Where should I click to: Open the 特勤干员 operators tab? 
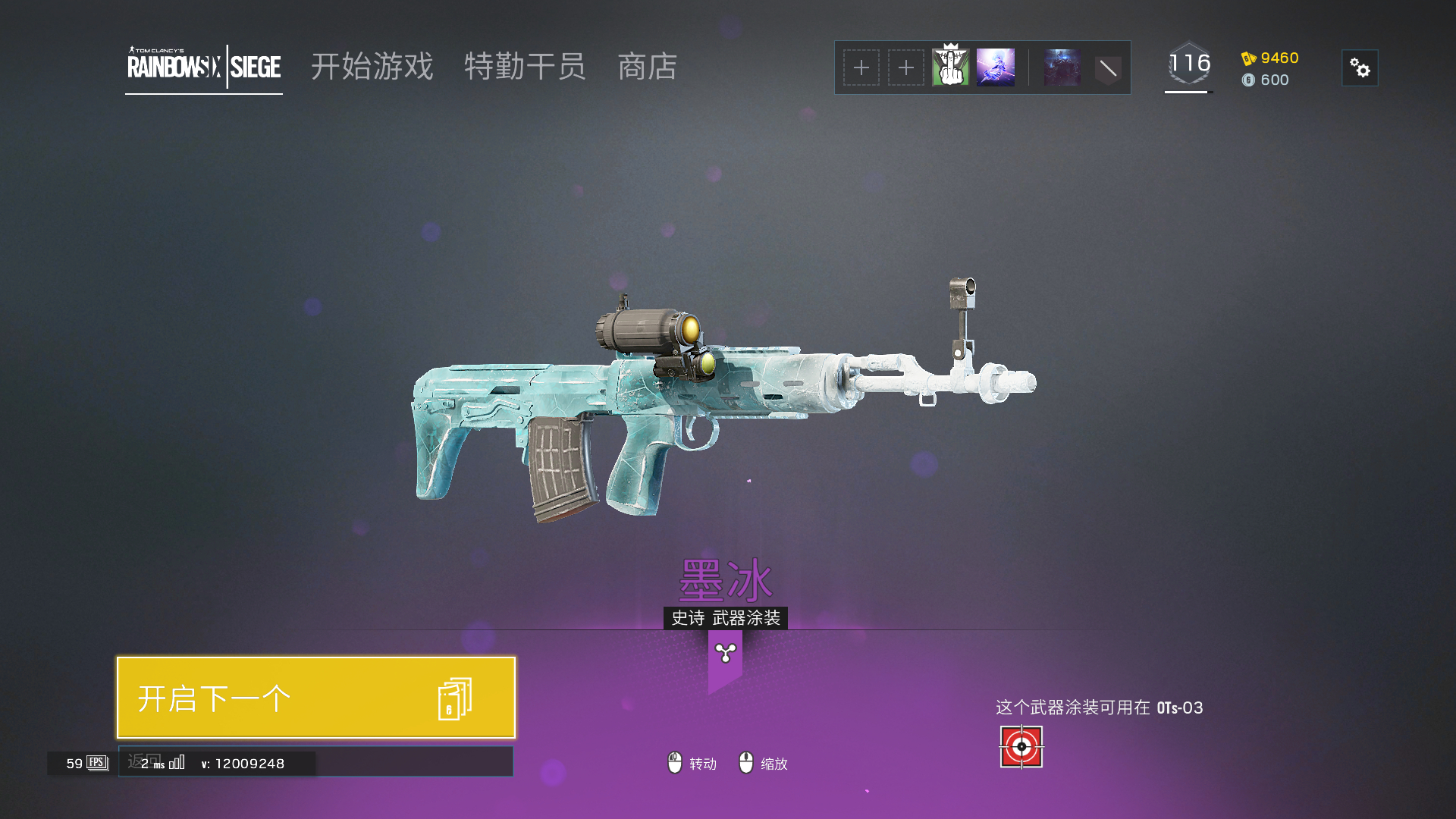[x=525, y=67]
